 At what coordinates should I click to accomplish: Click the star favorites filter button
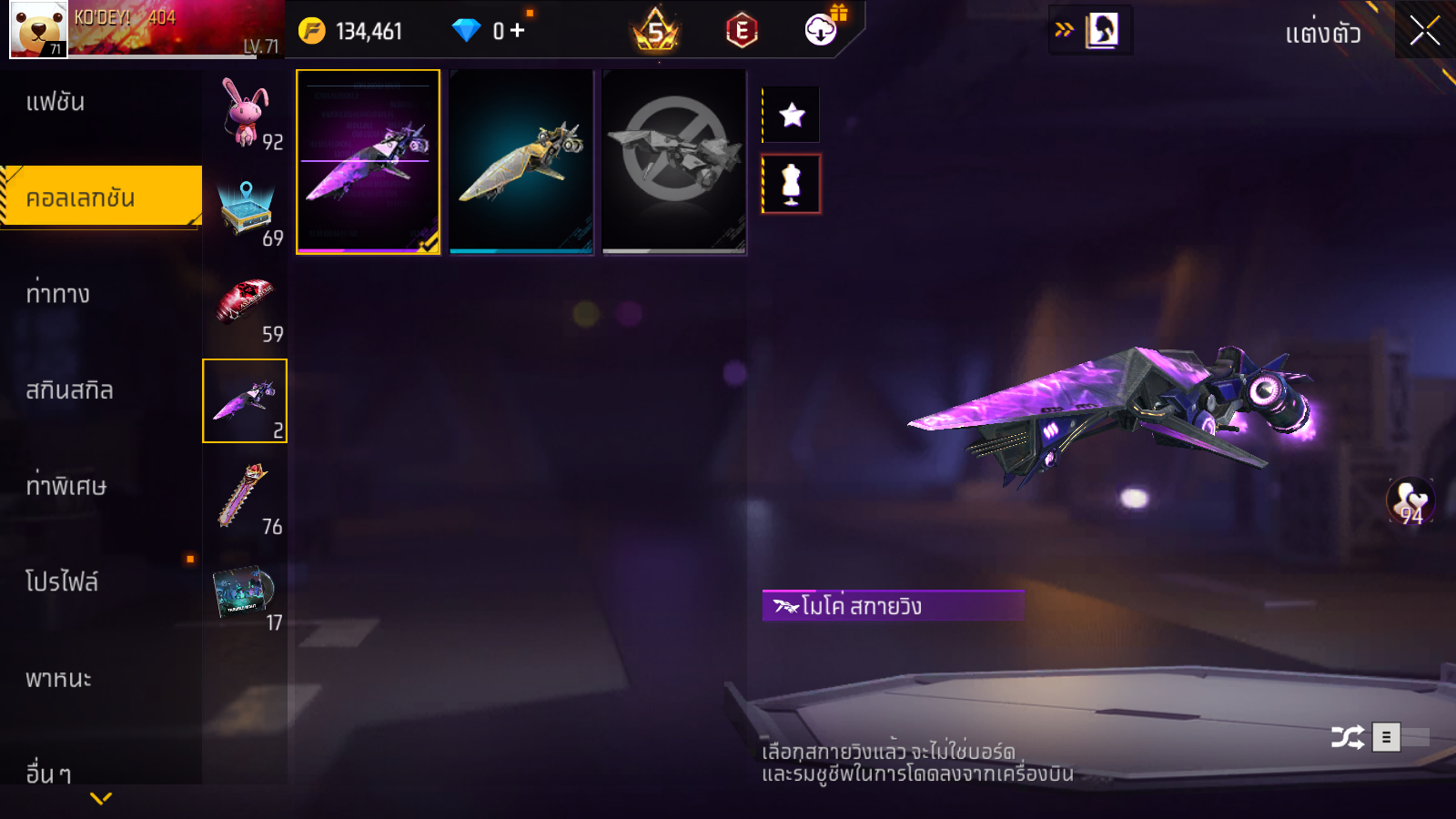click(792, 115)
